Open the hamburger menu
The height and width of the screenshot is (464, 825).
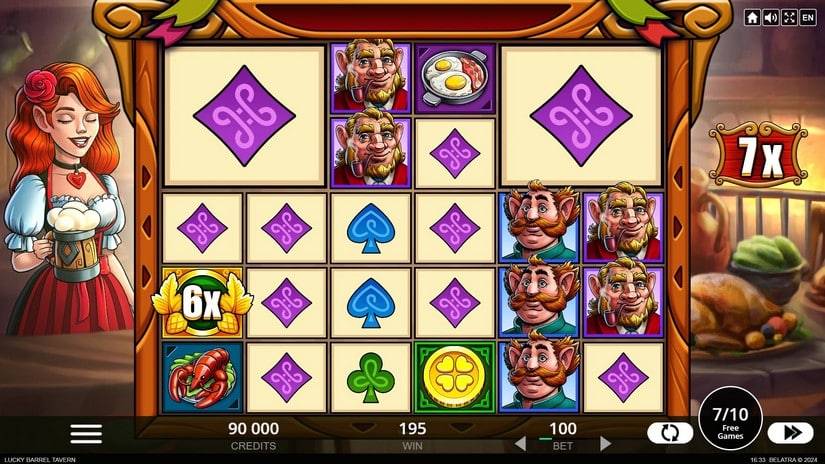pos(86,433)
